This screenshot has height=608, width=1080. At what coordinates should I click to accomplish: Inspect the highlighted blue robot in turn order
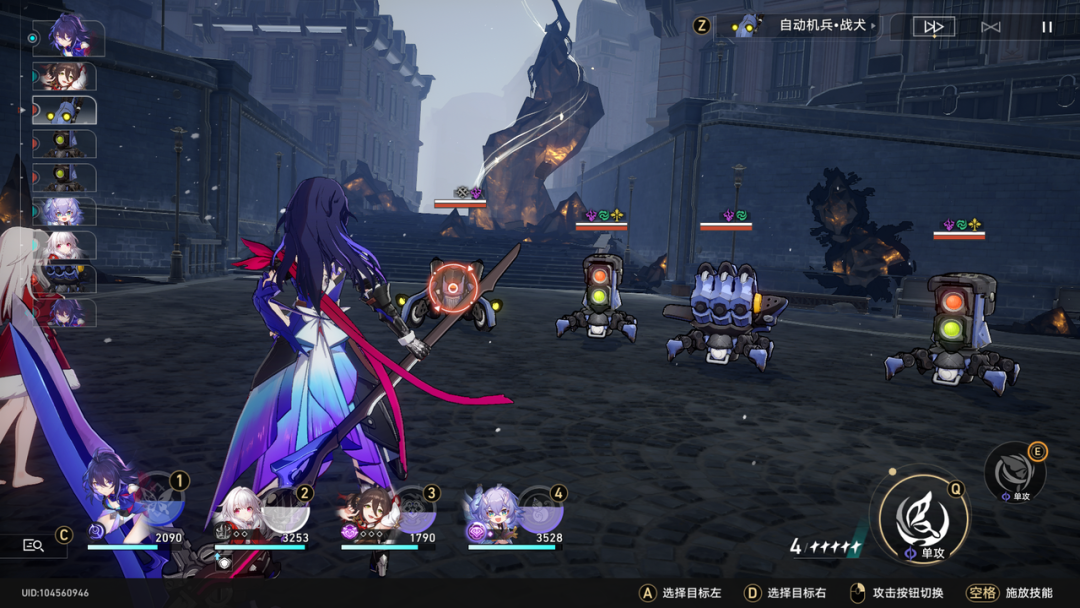click(66, 110)
